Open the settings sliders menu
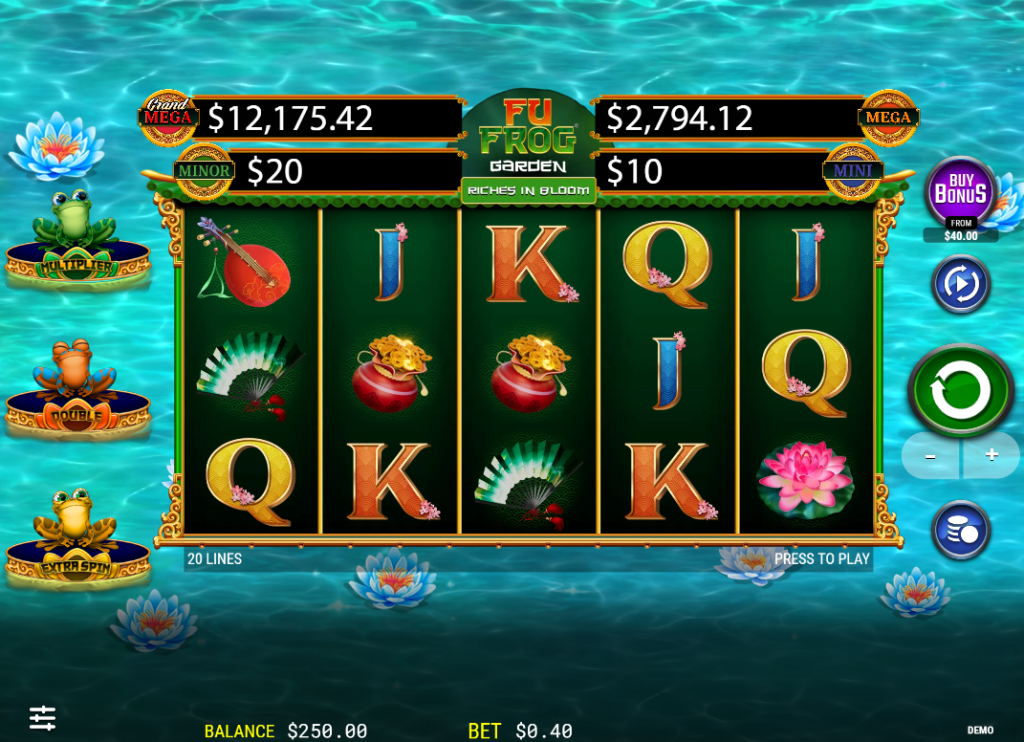The image size is (1024, 742). [42, 717]
